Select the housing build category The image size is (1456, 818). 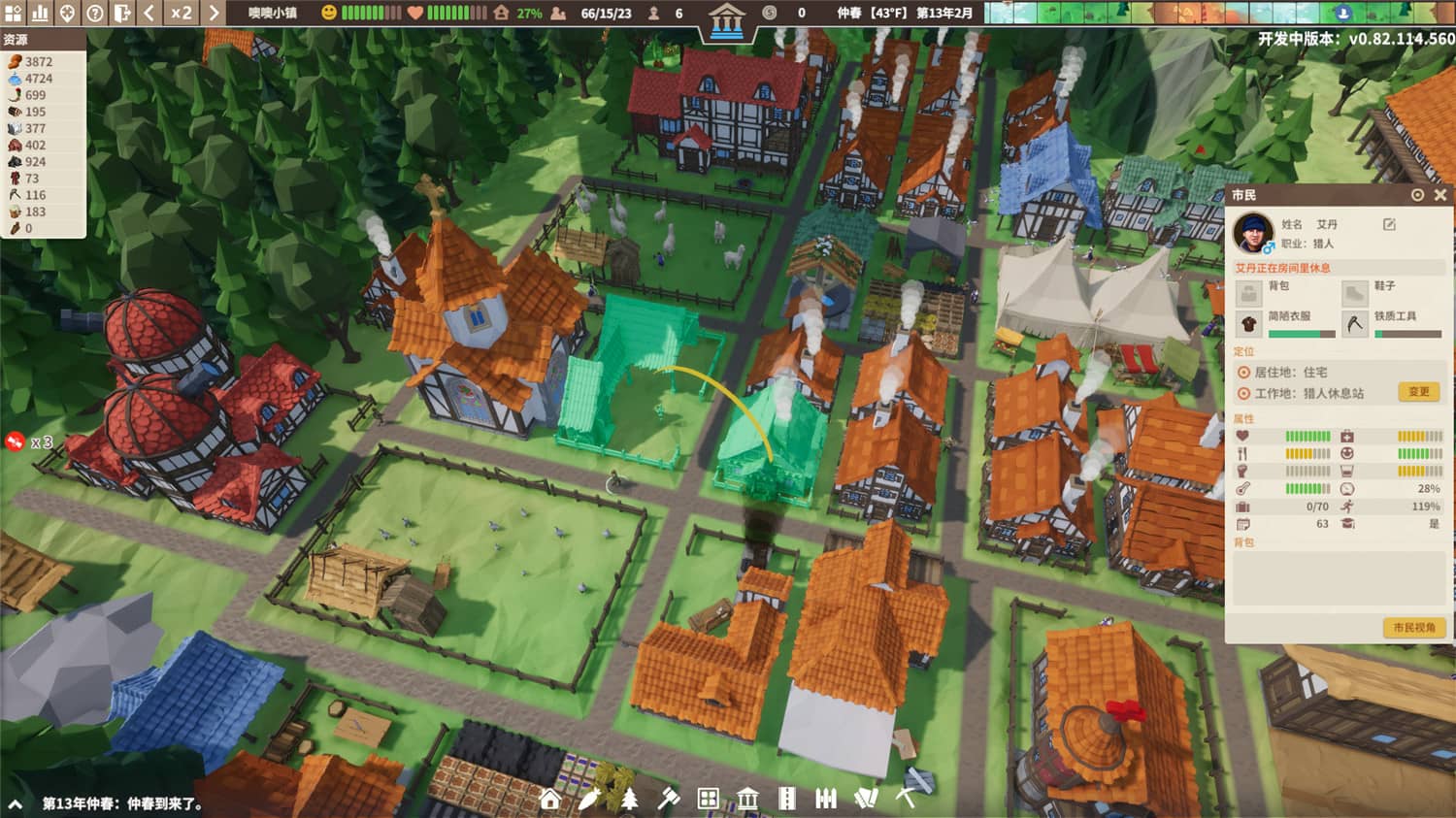coord(550,800)
